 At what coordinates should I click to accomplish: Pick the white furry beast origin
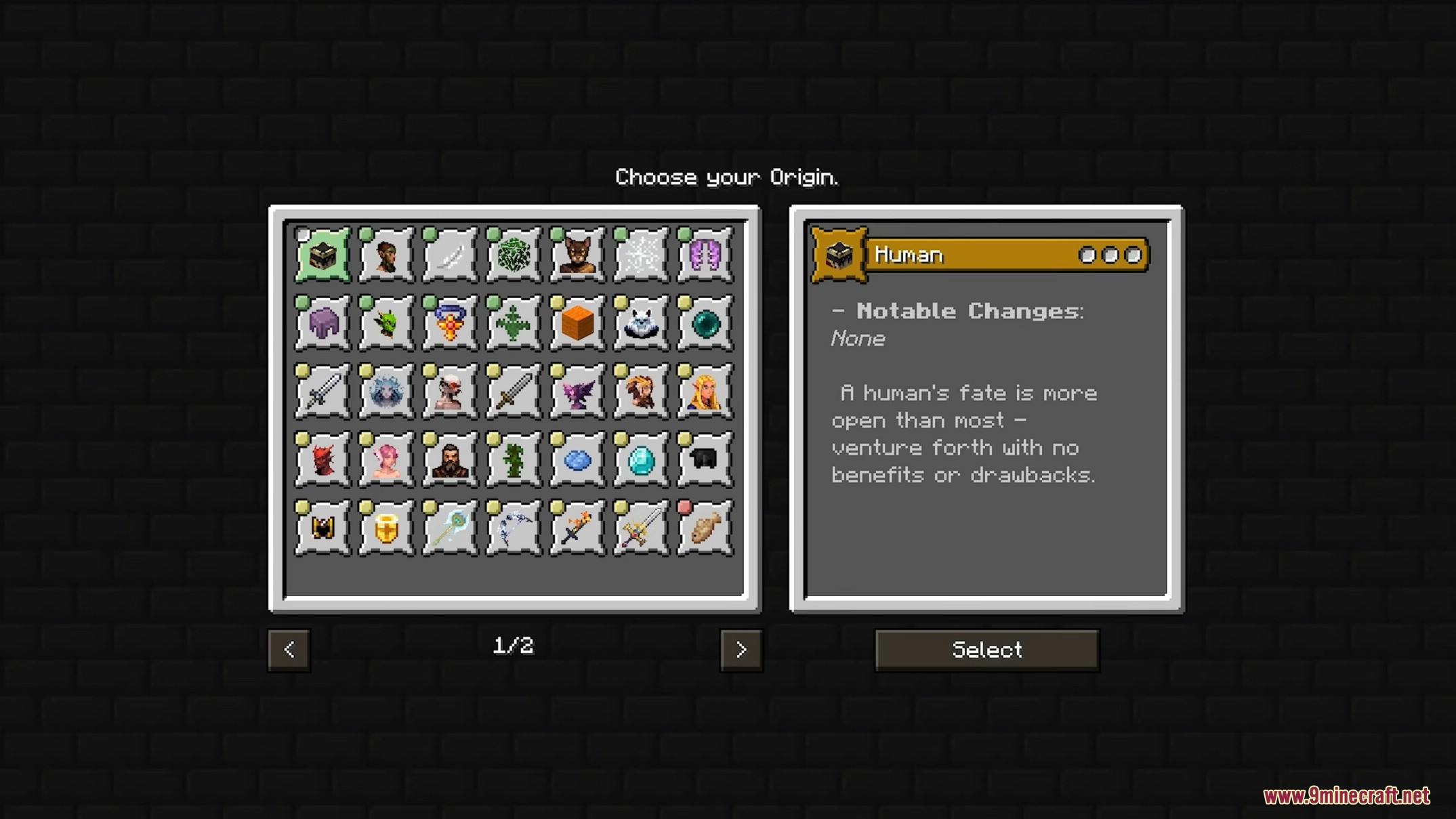641,323
